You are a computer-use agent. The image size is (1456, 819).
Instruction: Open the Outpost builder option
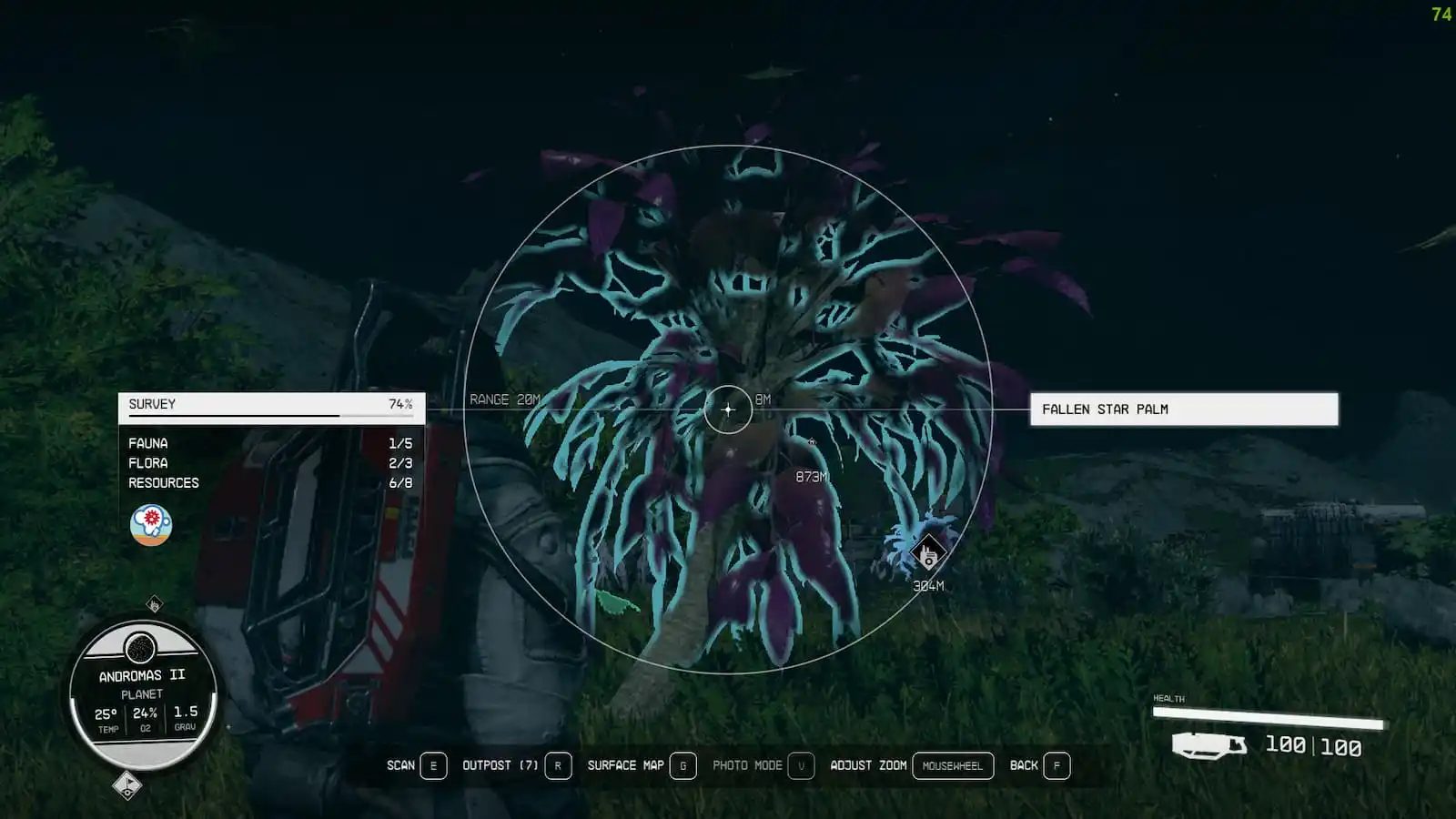(x=516, y=765)
